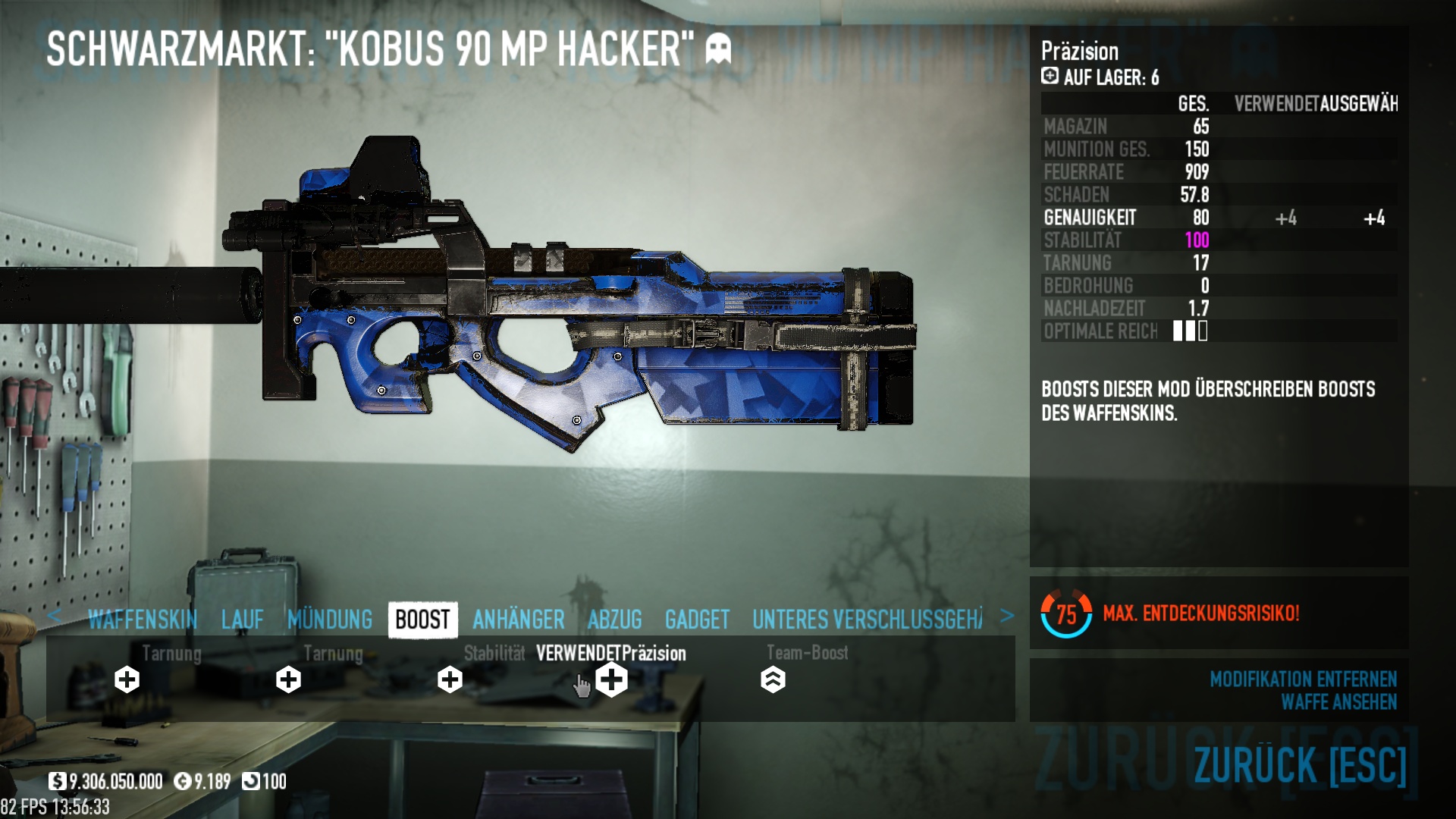The height and width of the screenshot is (819, 1456).
Task: Open the Gadget tab
Action: tap(697, 620)
